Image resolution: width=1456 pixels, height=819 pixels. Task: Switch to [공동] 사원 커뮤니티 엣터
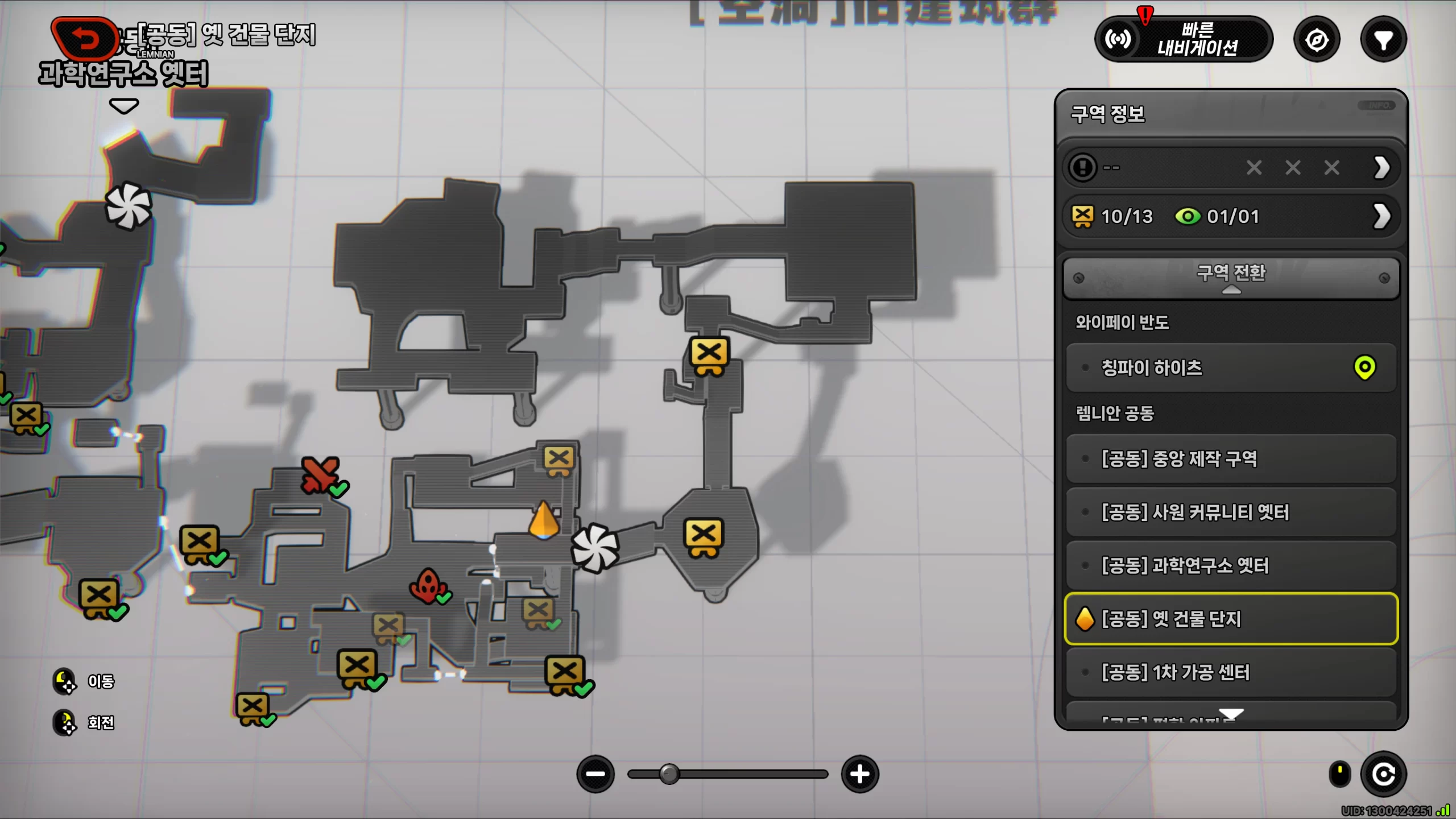1231,512
